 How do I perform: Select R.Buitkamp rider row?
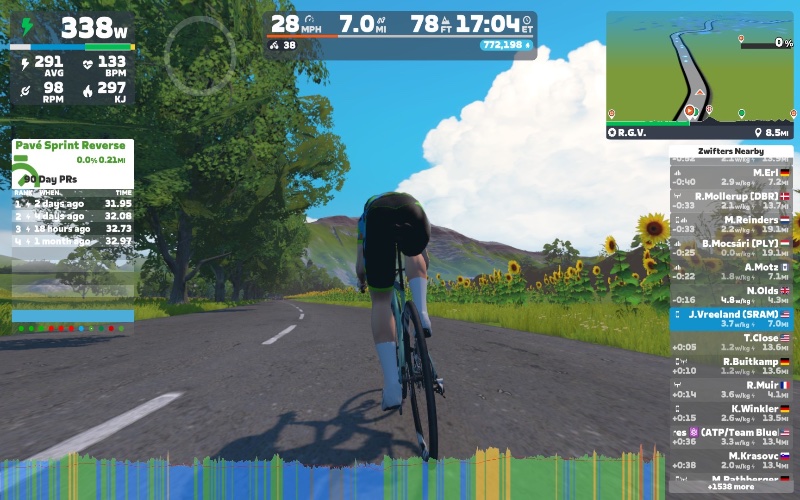[x=731, y=366]
